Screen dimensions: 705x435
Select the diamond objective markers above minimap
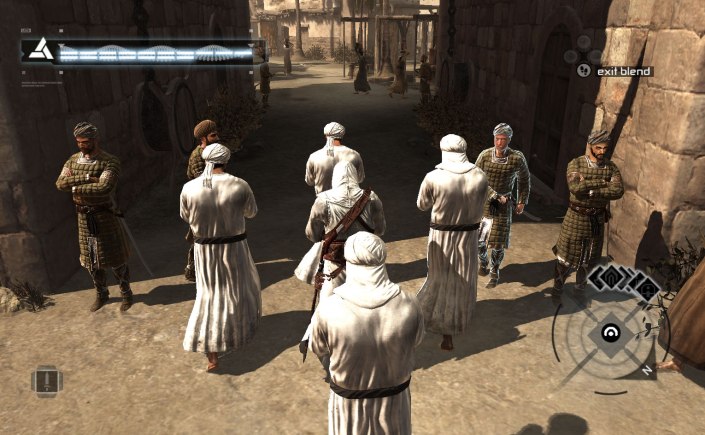coord(622,280)
